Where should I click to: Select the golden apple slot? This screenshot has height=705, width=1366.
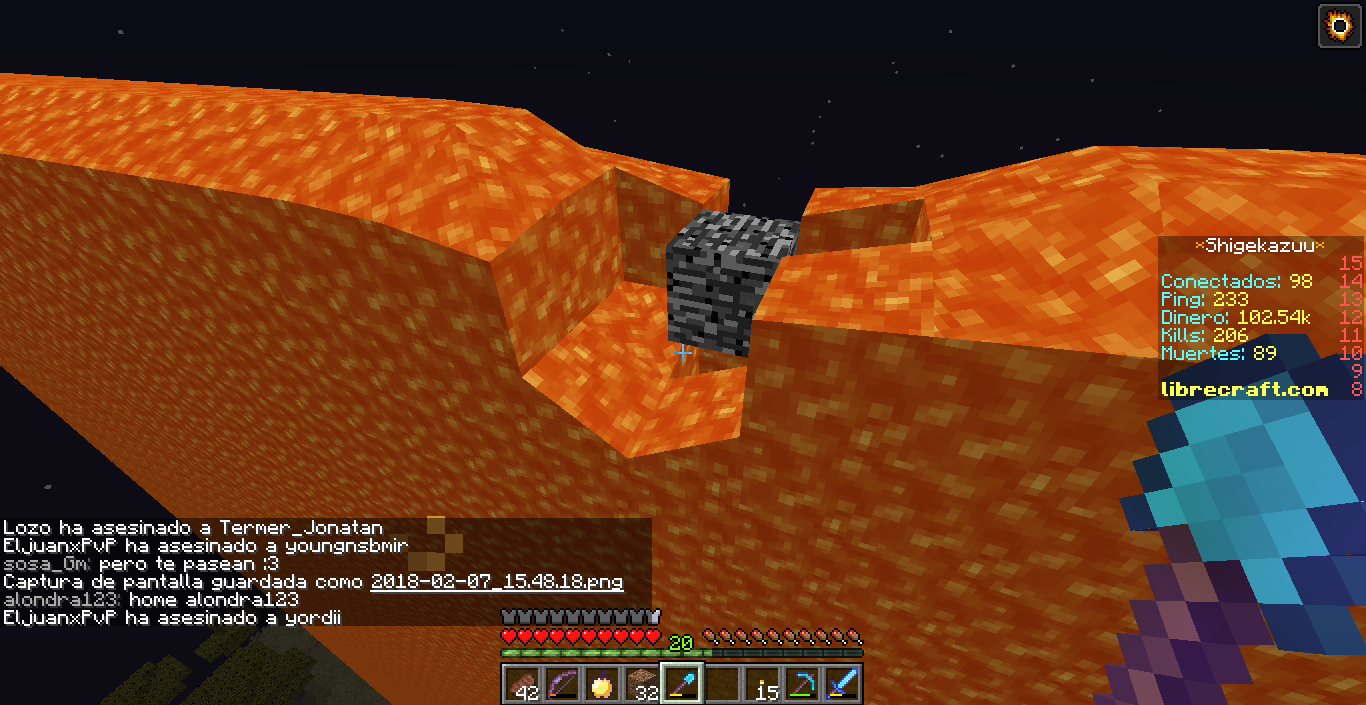click(x=601, y=684)
